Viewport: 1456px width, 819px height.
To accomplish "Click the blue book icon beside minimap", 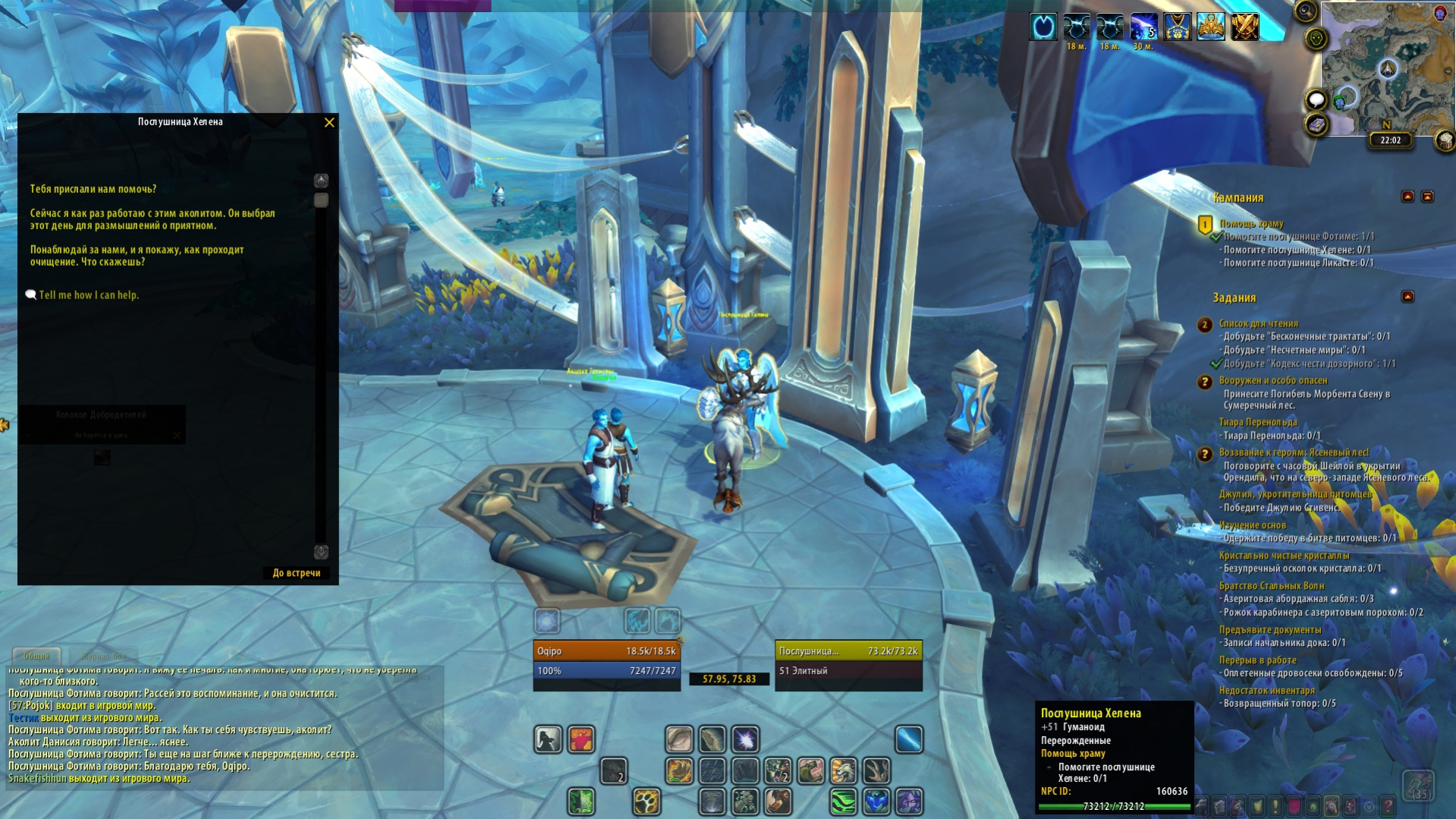I will click(1316, 125).
